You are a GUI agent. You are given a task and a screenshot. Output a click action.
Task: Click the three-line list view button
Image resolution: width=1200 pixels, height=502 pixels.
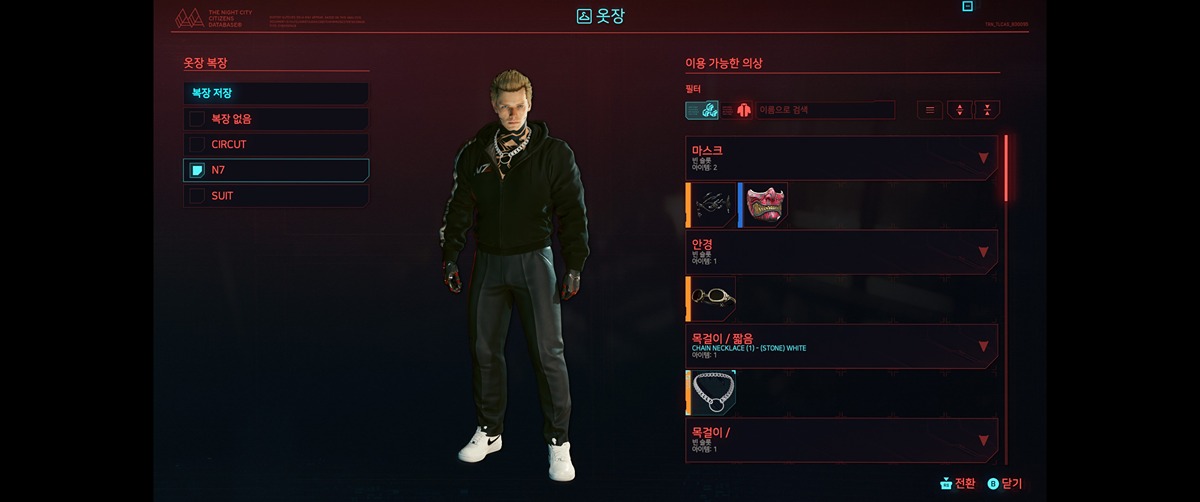(x=930, y=110)
